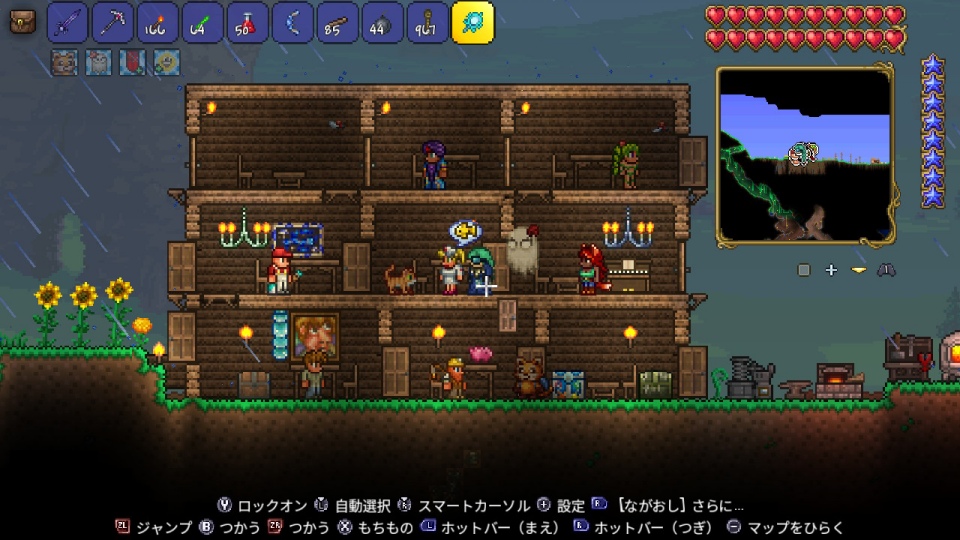Select the purple sword hotbar slot

point(68,22)
